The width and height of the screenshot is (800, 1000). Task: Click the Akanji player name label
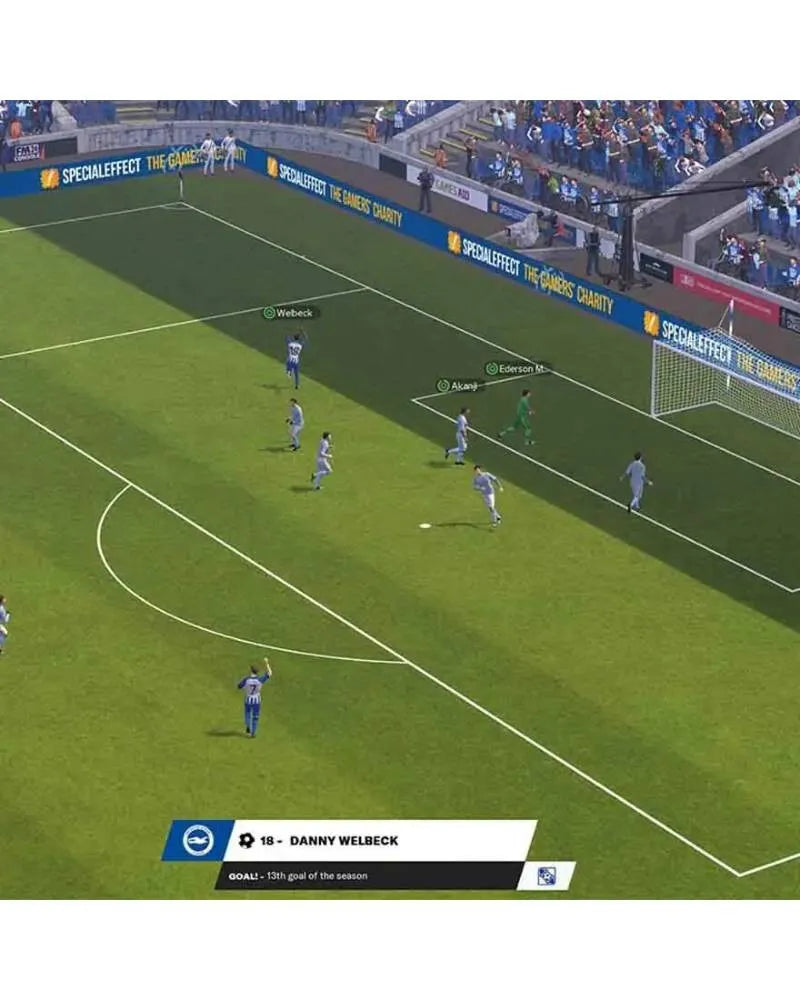coord(459,386)
